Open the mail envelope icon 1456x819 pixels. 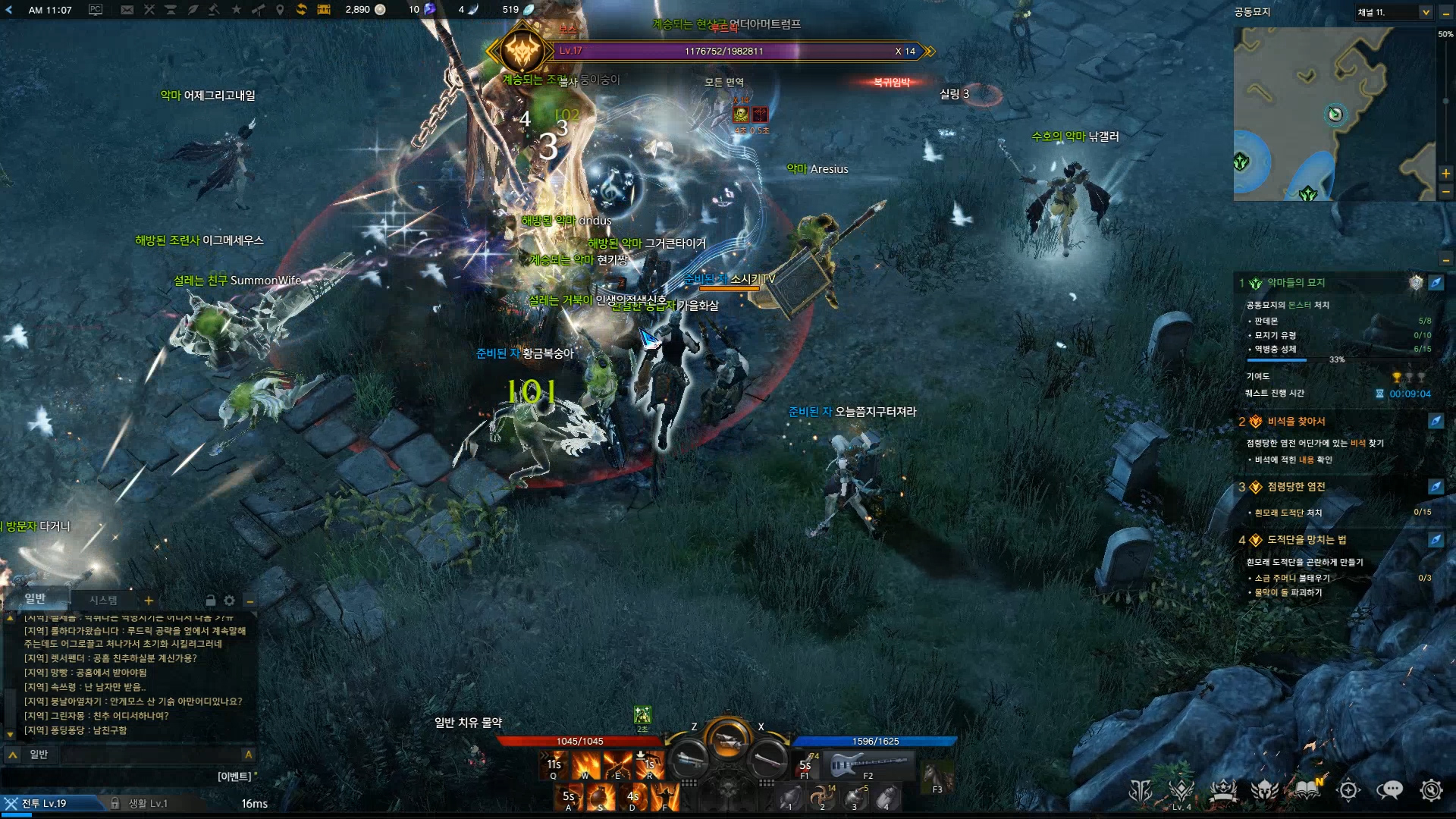point(127,10)
